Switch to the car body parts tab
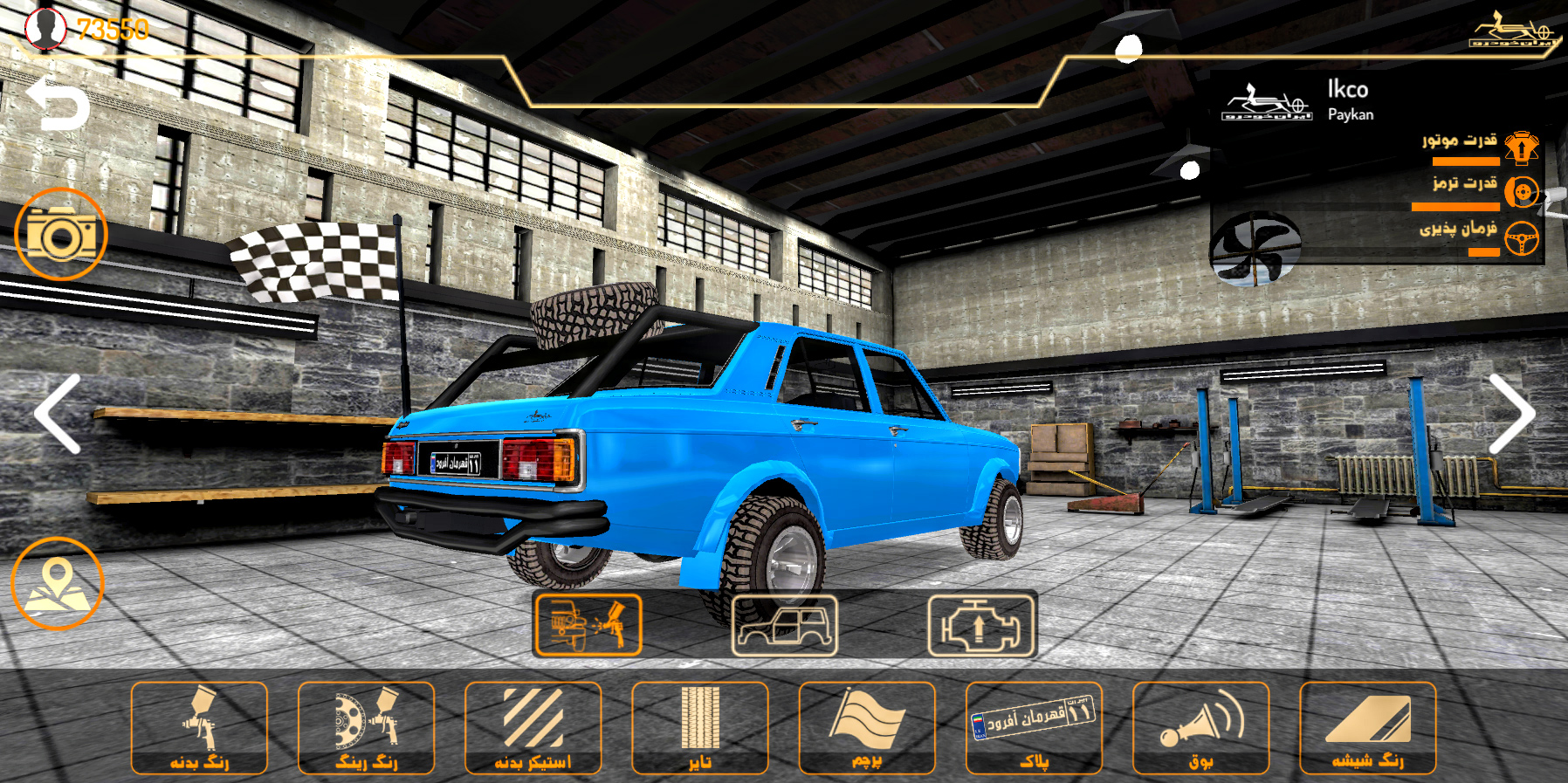Viewport: 1568px width, 783px height. click(x=784, y=625)
